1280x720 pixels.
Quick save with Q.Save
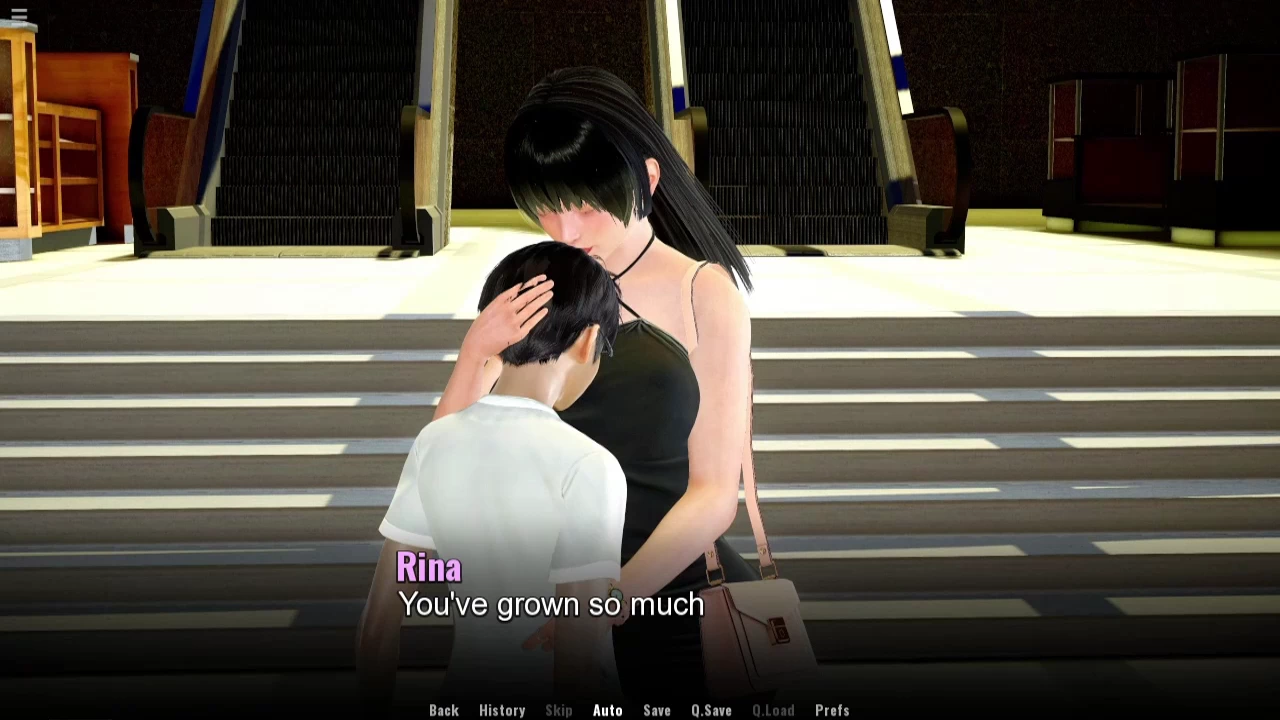[711, 710]
